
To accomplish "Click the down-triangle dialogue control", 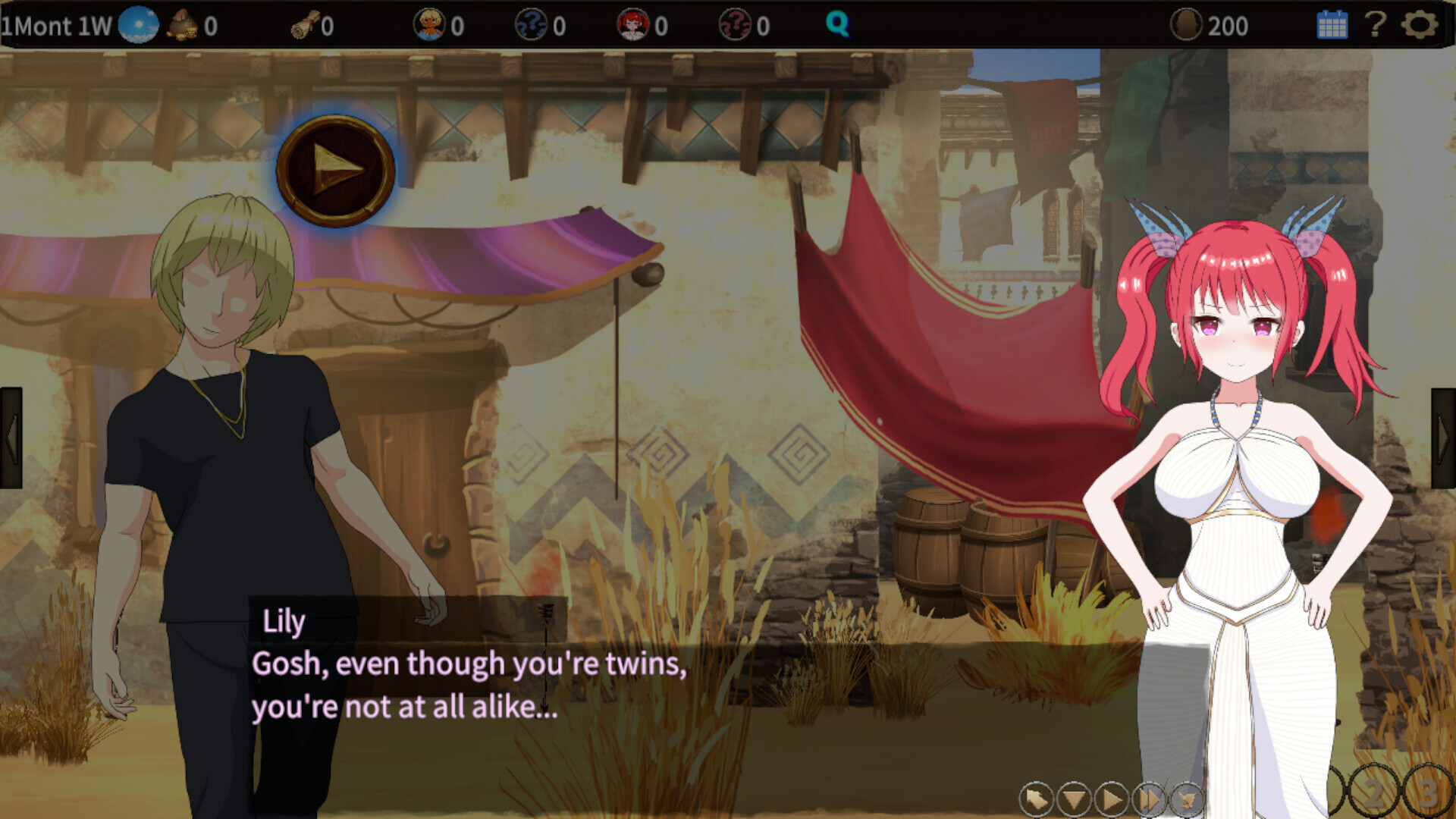I will (1074, 799).
